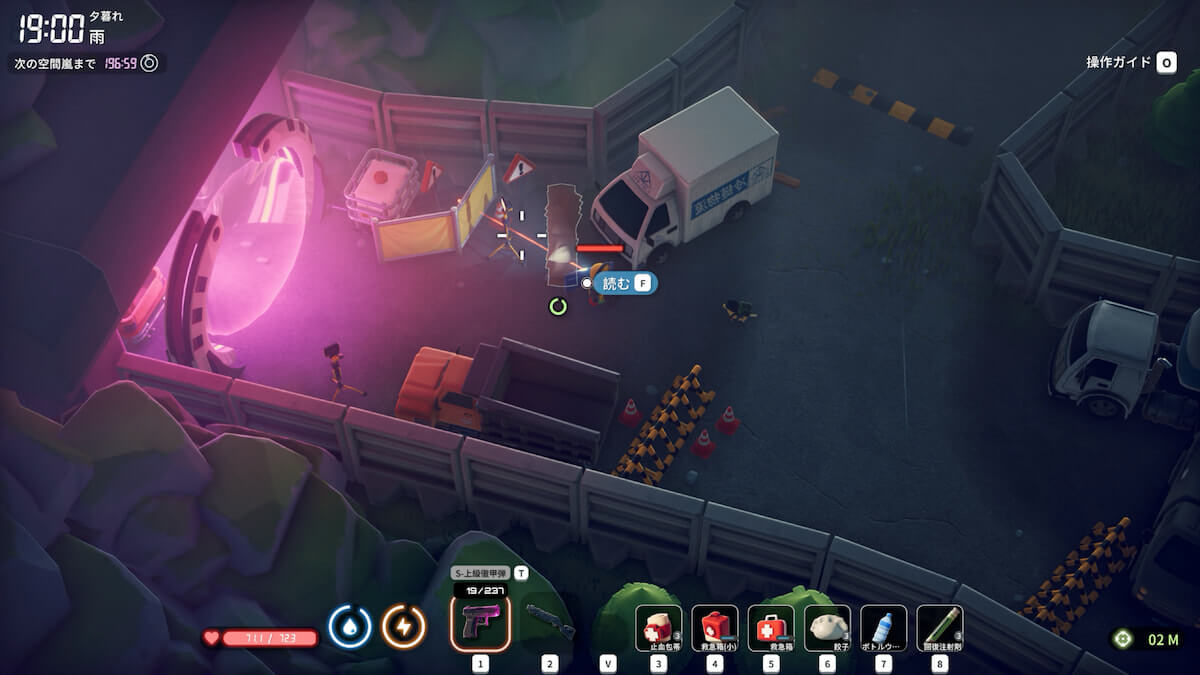The image size is (1200, 675).
Task: Click the S-上級徹甲弾 ammo type label
Action: point(480,574)
